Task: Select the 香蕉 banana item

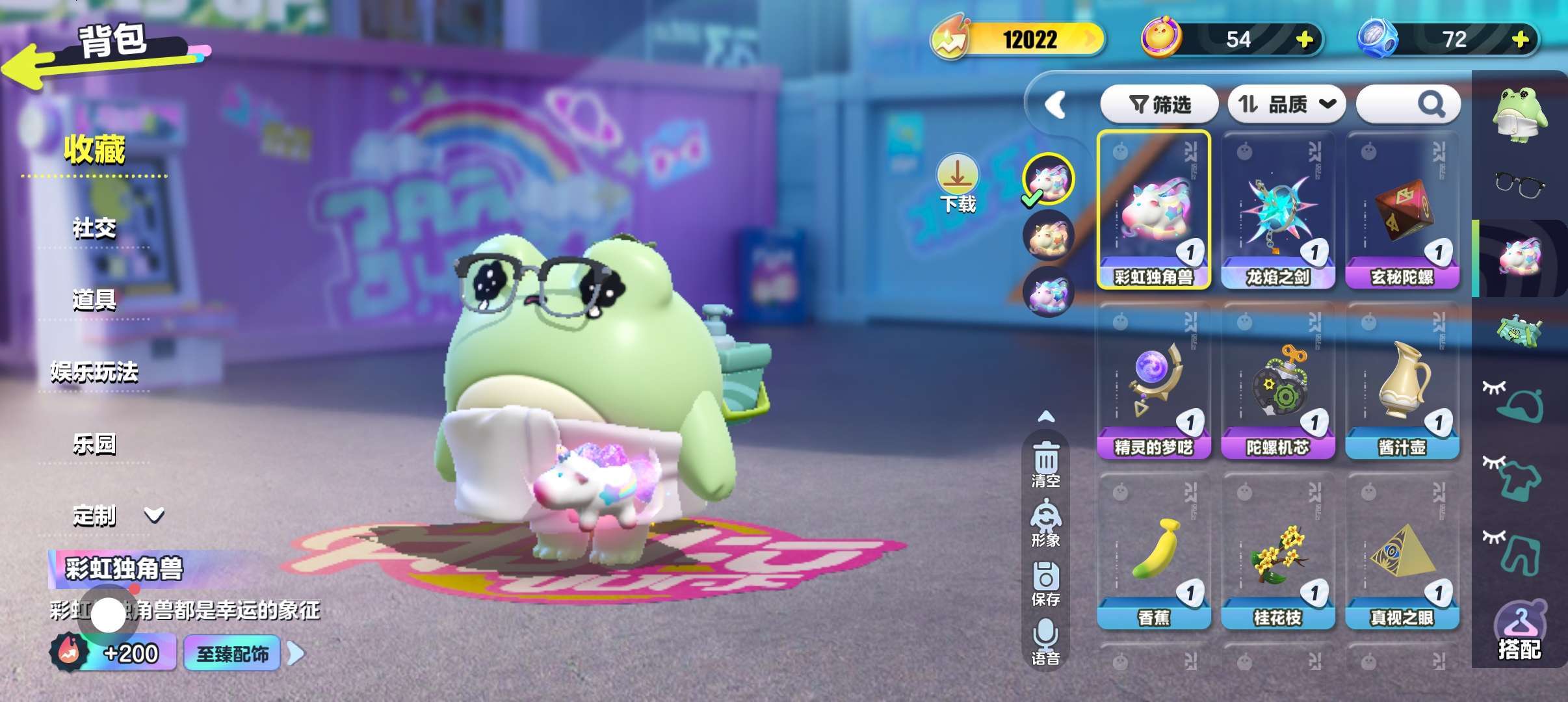Action: [x=1153, y=552]
